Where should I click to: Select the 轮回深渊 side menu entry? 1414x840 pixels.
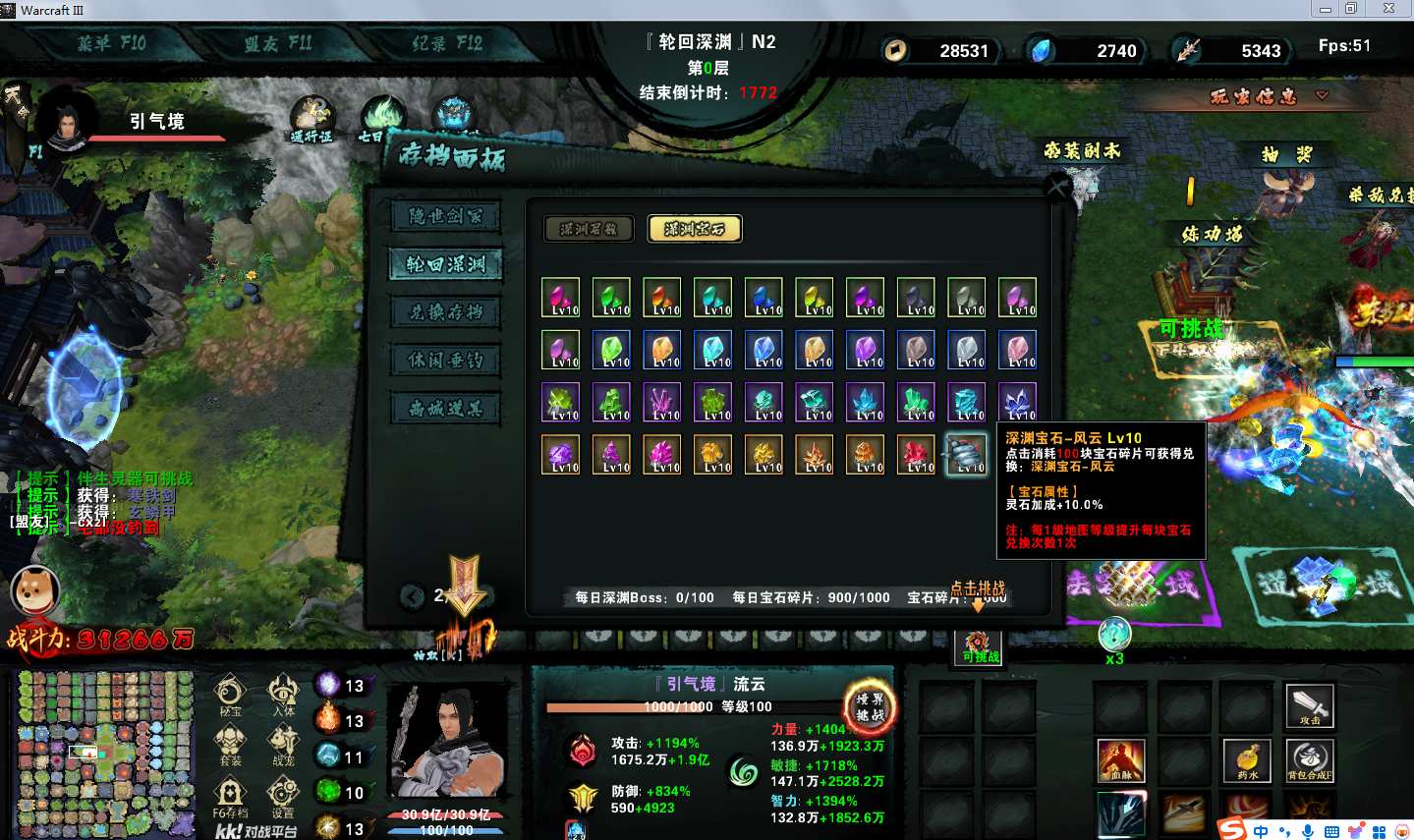(446, 264)
